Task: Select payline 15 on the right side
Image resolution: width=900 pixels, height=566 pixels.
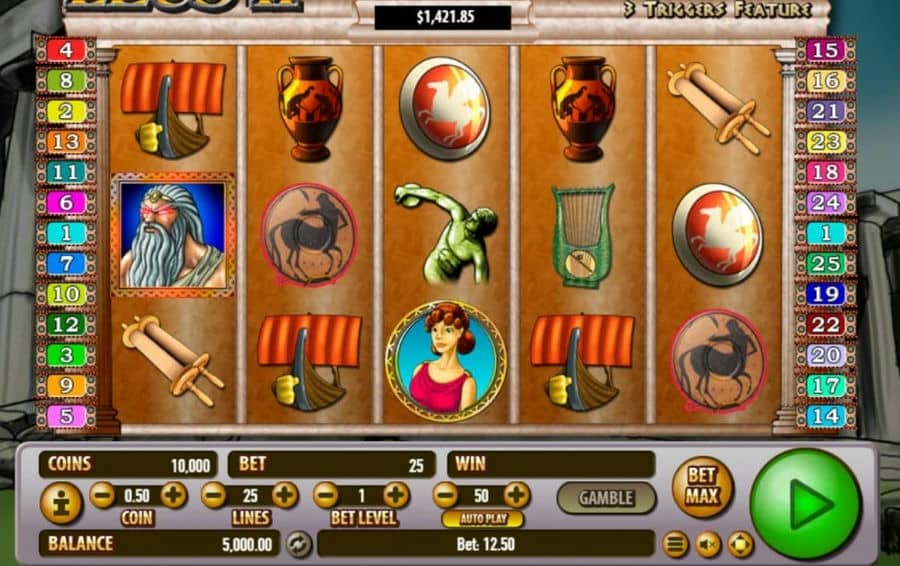Action: [x=826, y=50]
